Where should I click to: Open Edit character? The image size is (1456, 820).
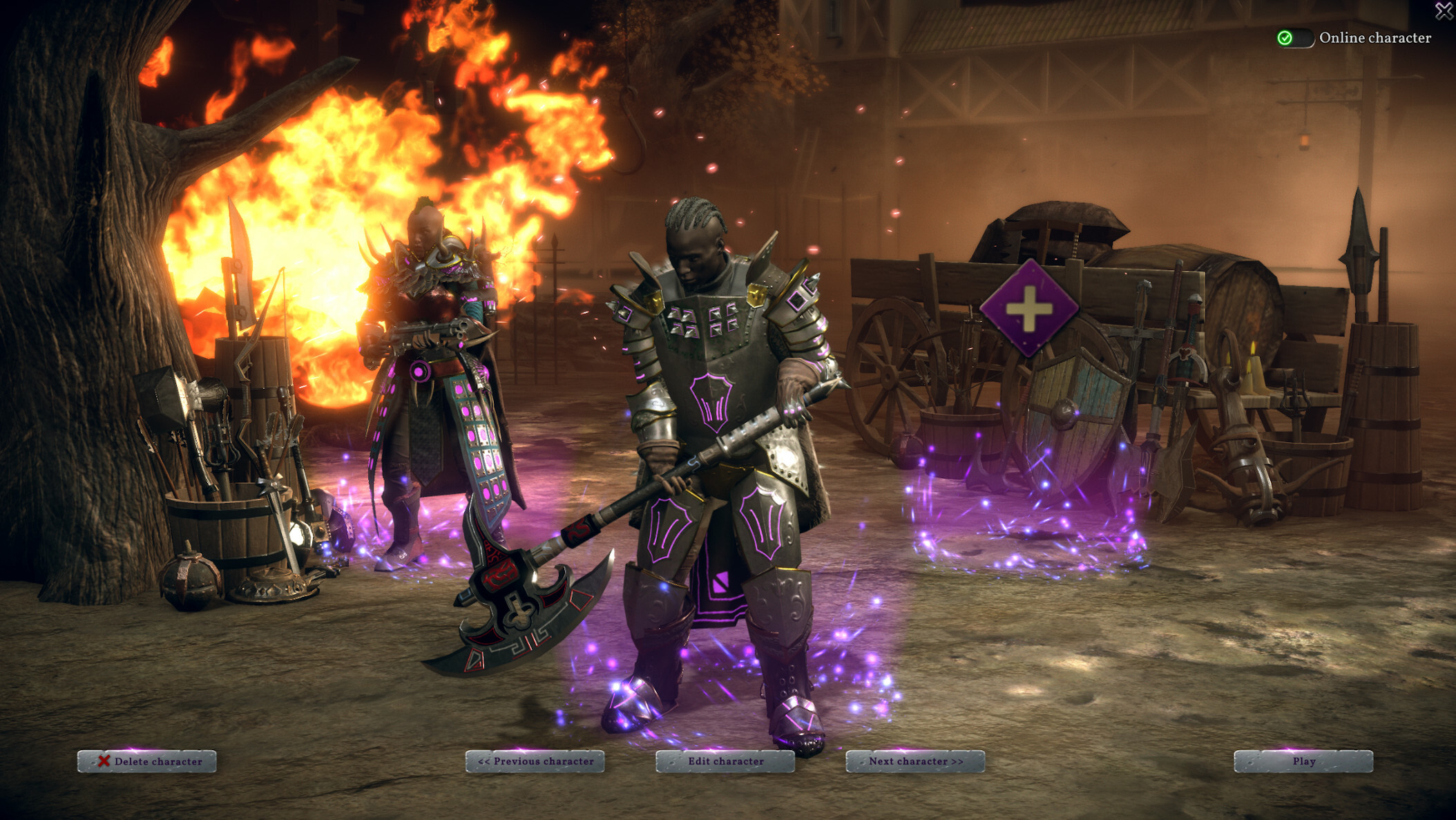pos(725,761)
